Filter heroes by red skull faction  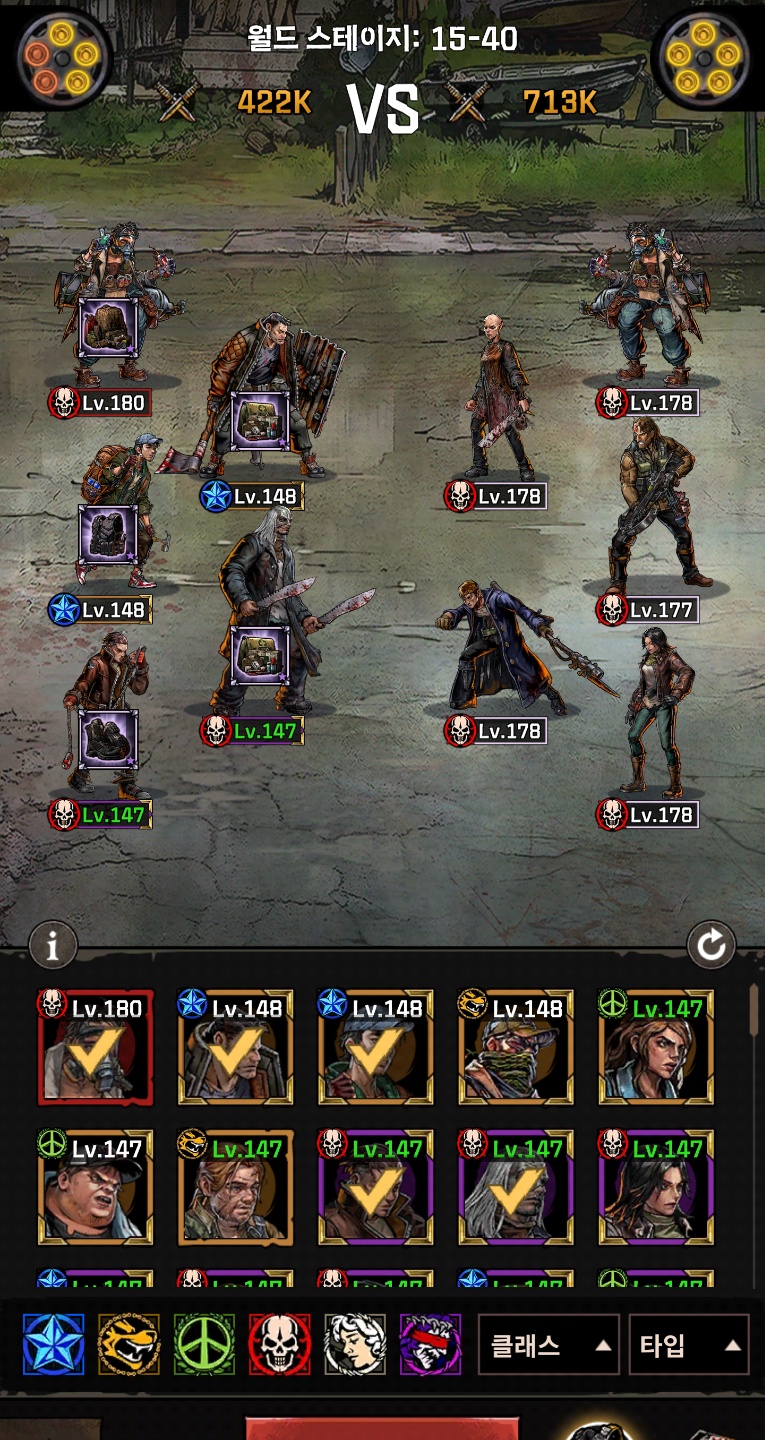[x=280, y=1344]
